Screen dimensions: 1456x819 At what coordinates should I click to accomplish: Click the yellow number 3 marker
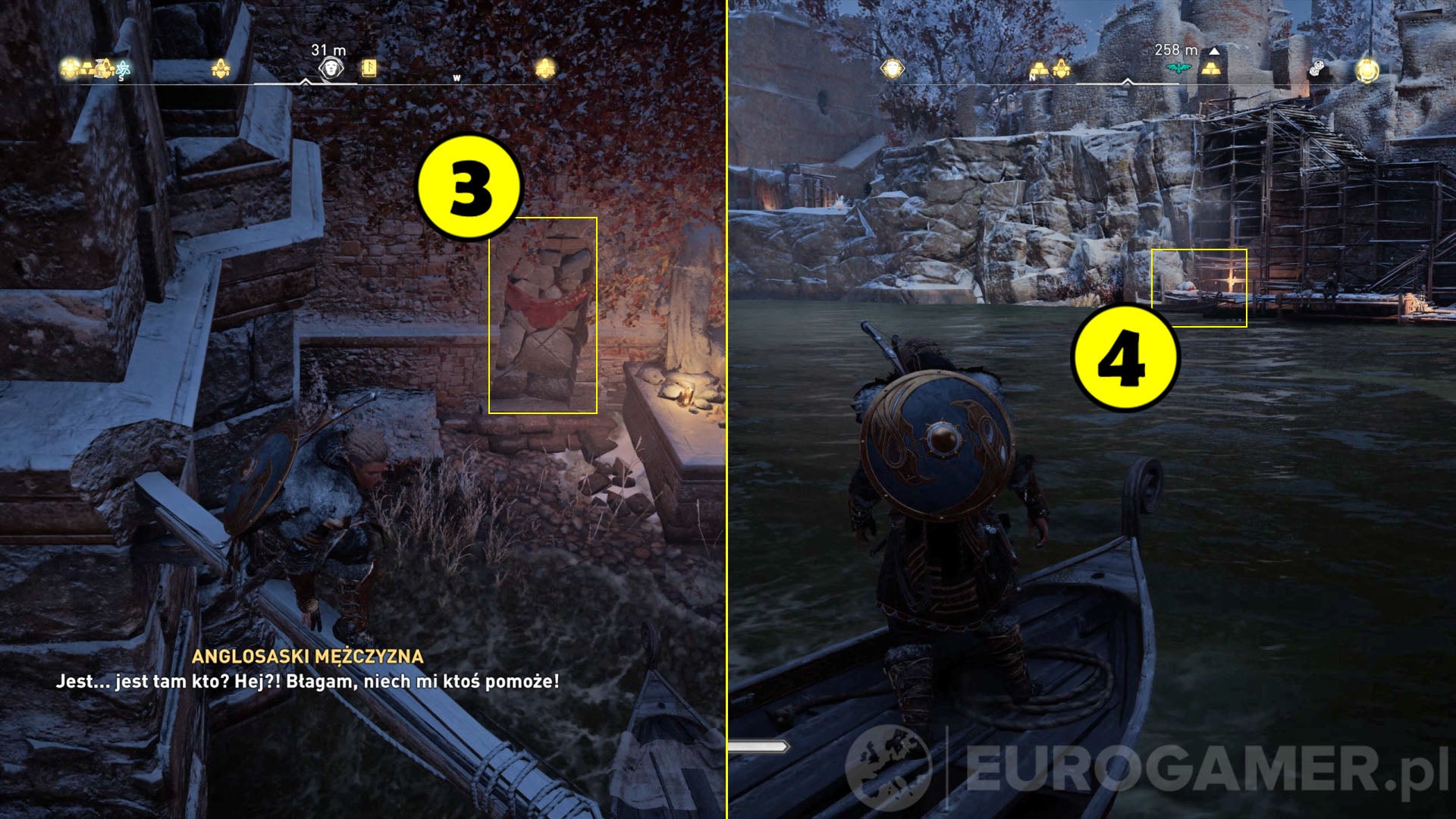click(x=468, y=187)
